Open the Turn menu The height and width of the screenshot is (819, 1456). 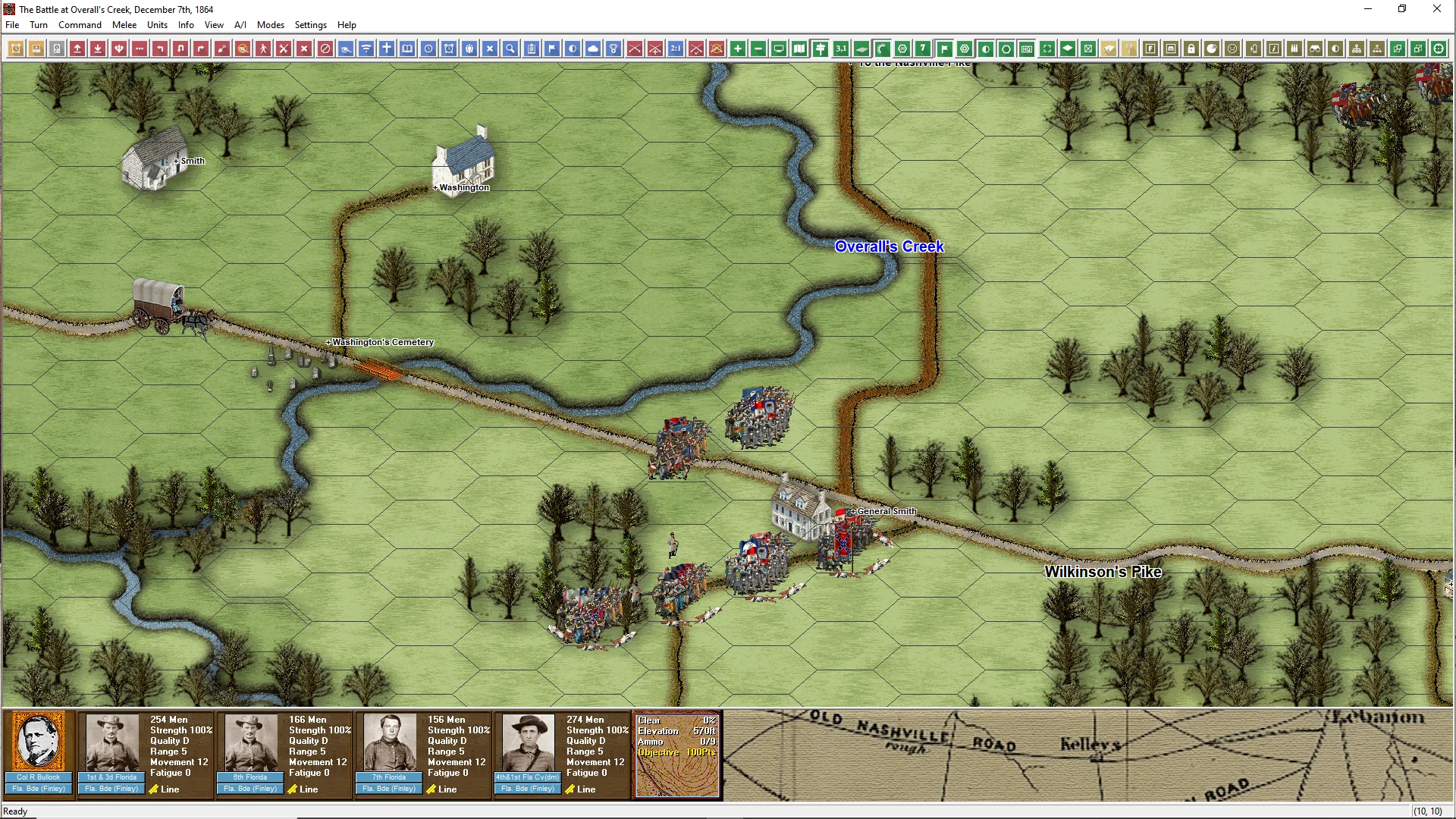39,25
